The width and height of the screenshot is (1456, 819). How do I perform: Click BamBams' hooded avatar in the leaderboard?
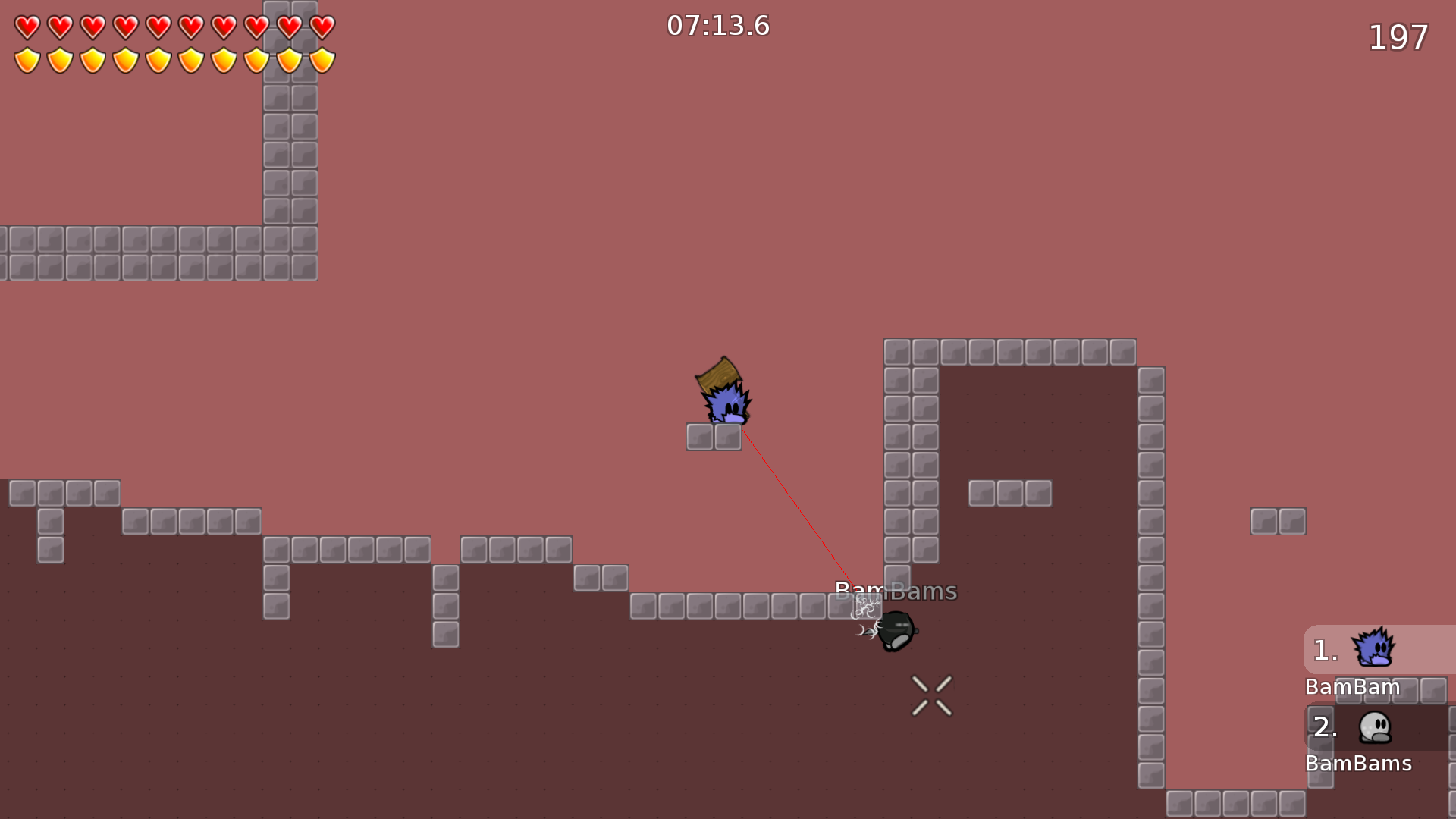pos(1374,726)
